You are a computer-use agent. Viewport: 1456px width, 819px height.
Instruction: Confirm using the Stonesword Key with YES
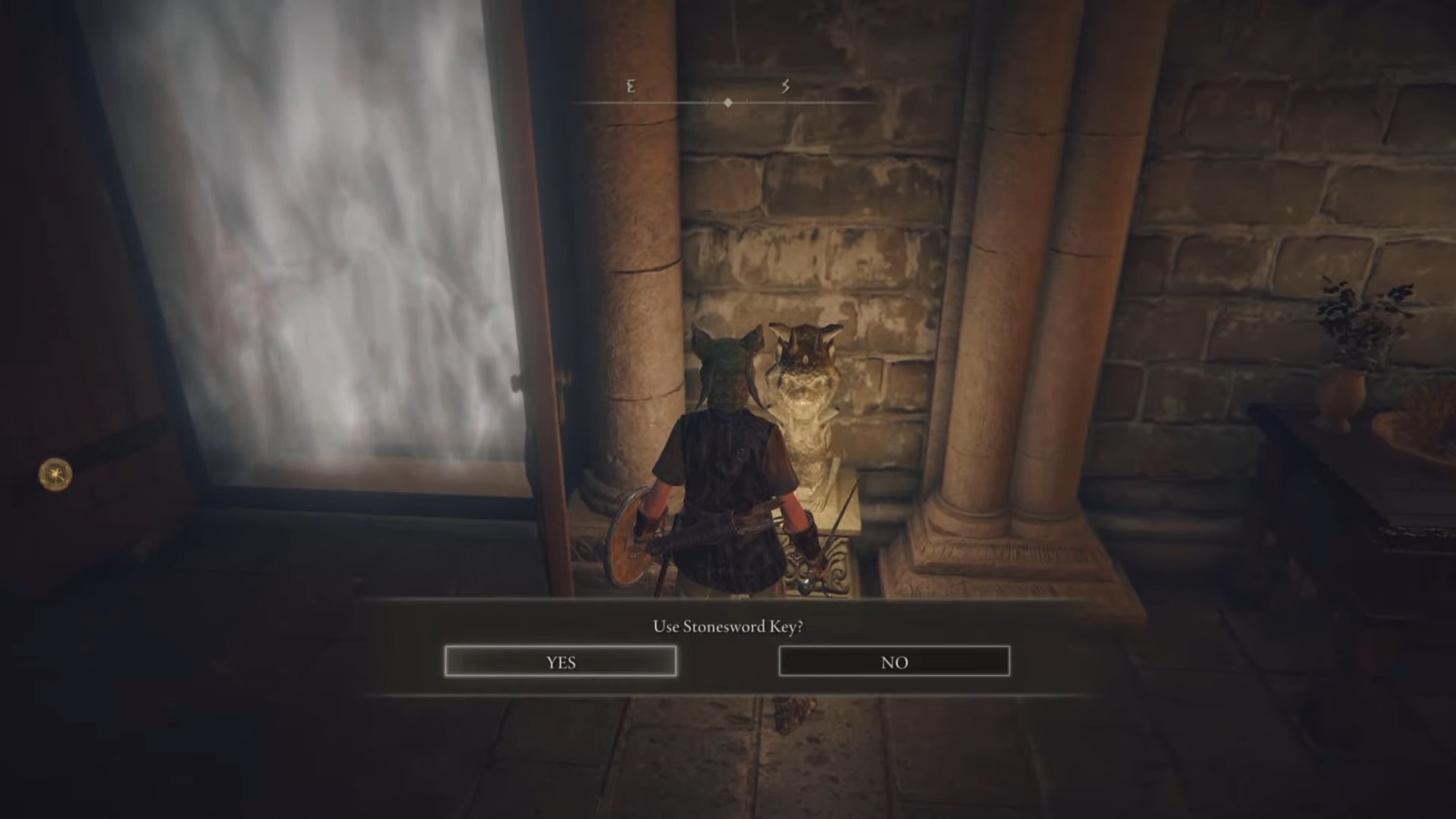pos(560,661)
